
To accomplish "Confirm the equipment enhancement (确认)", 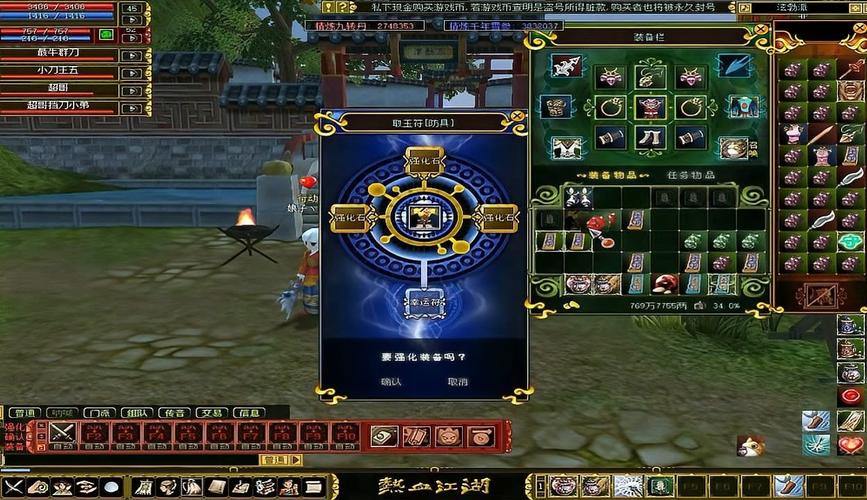I will coord(391,381).
